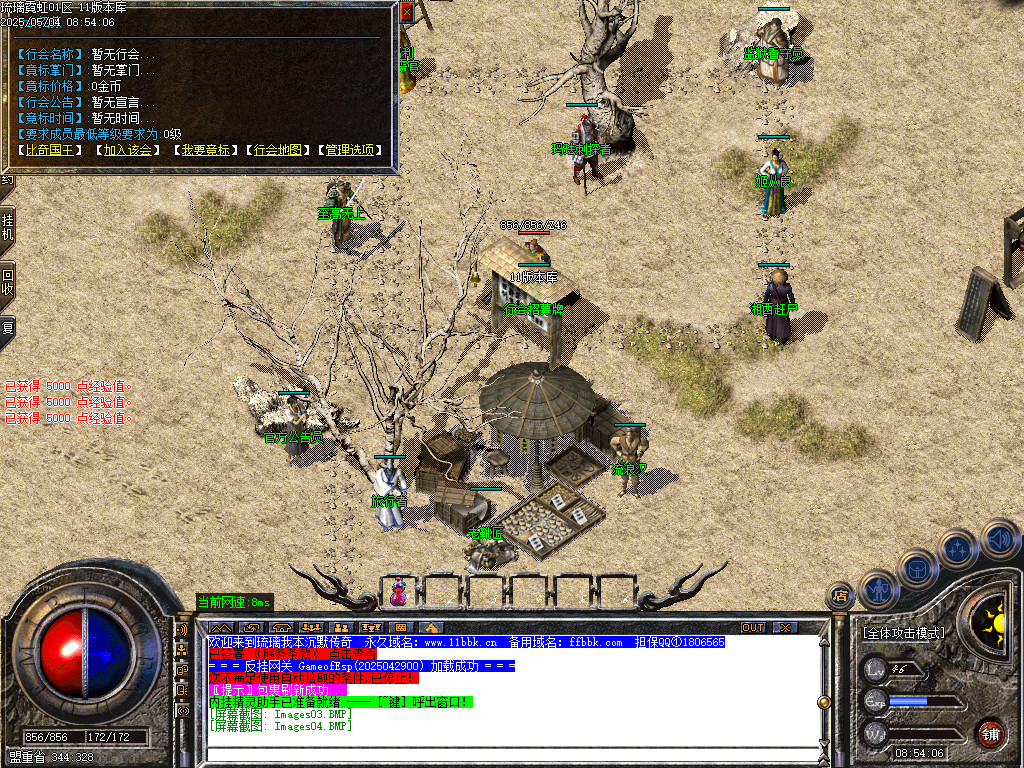Viewport: 1024px width, 768px height.
Task: Open the 行会地图 guild map link
Action: point(278,150)
